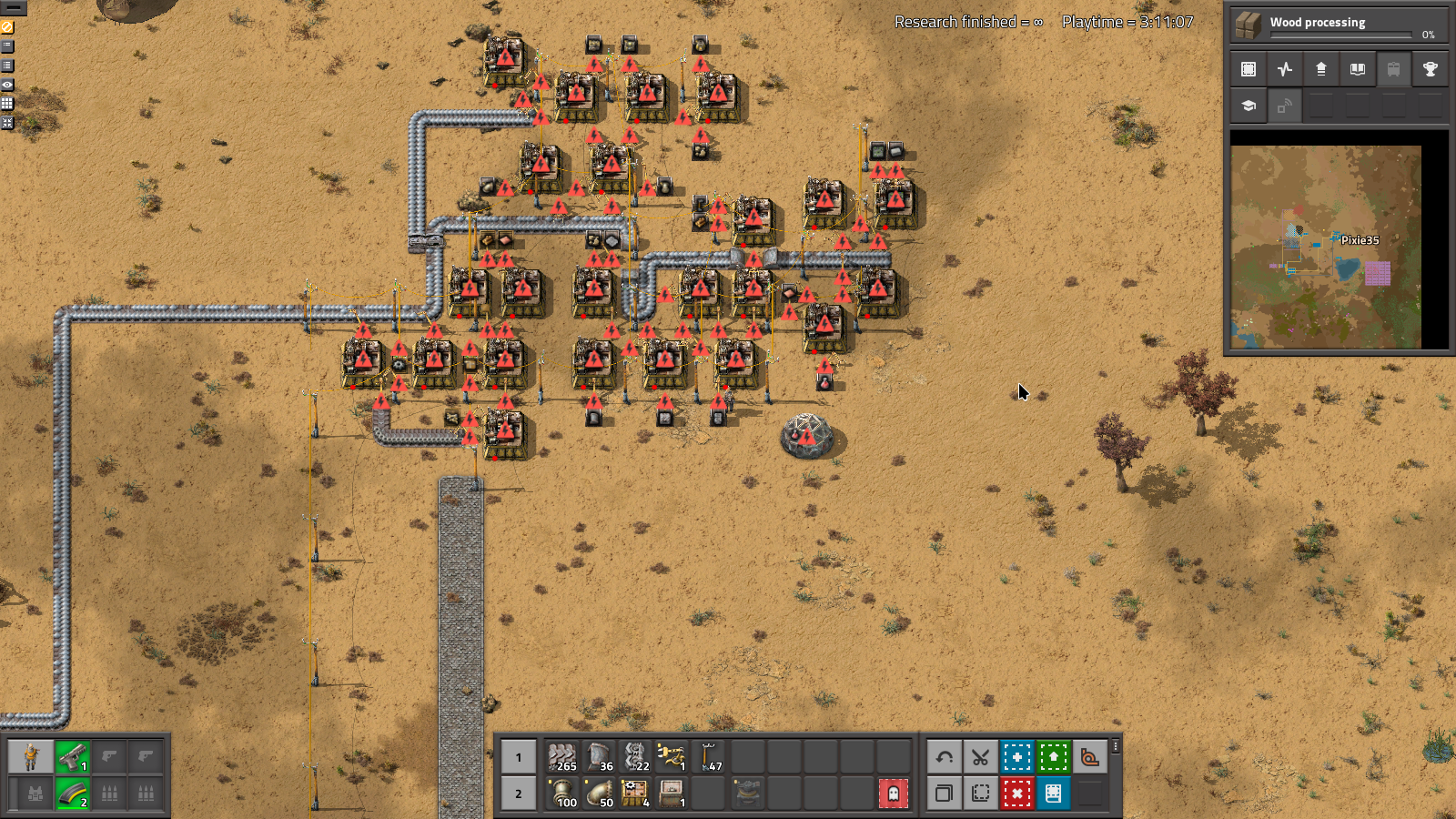Screen dimensions: 1456x819
Task: Switch to quickbar row 1
Action: tap(519, 757)
